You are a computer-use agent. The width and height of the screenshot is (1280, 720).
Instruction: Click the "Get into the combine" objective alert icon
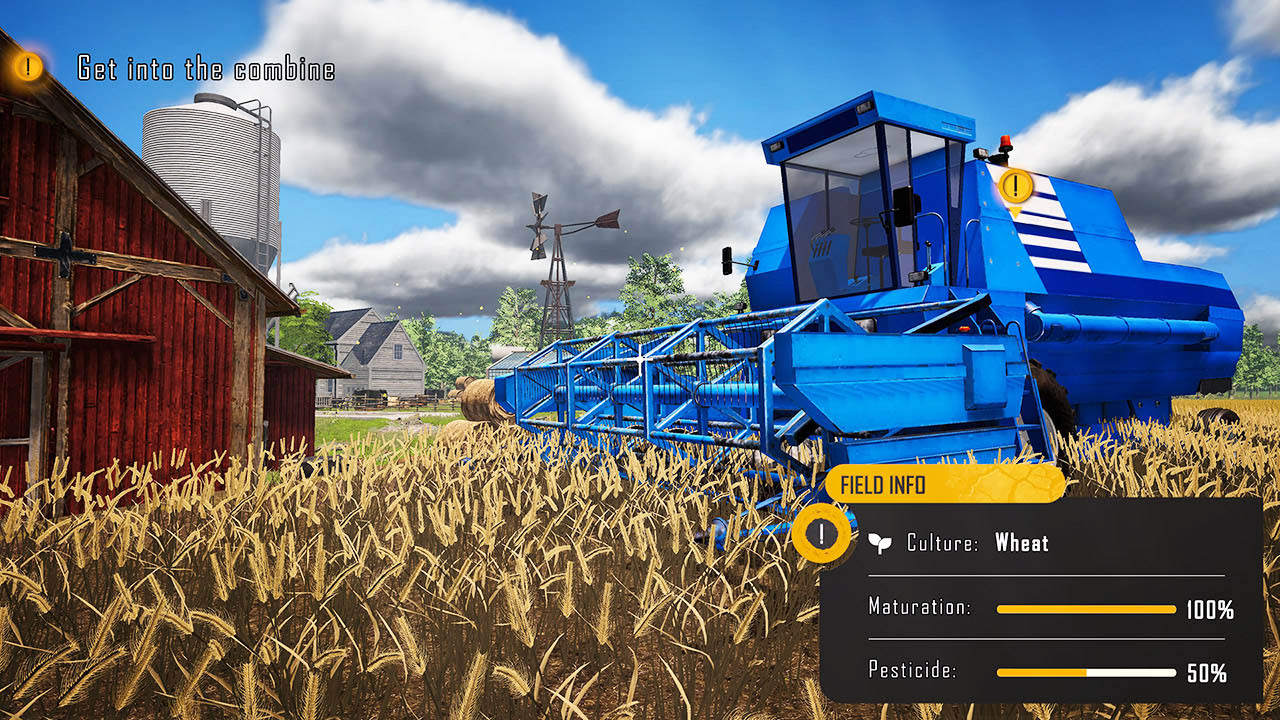tap(28, 67)
